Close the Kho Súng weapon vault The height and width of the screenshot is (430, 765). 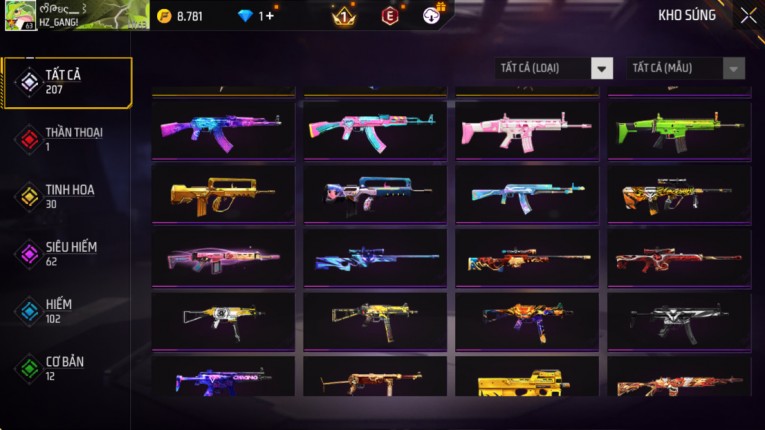tap(748, 16)
